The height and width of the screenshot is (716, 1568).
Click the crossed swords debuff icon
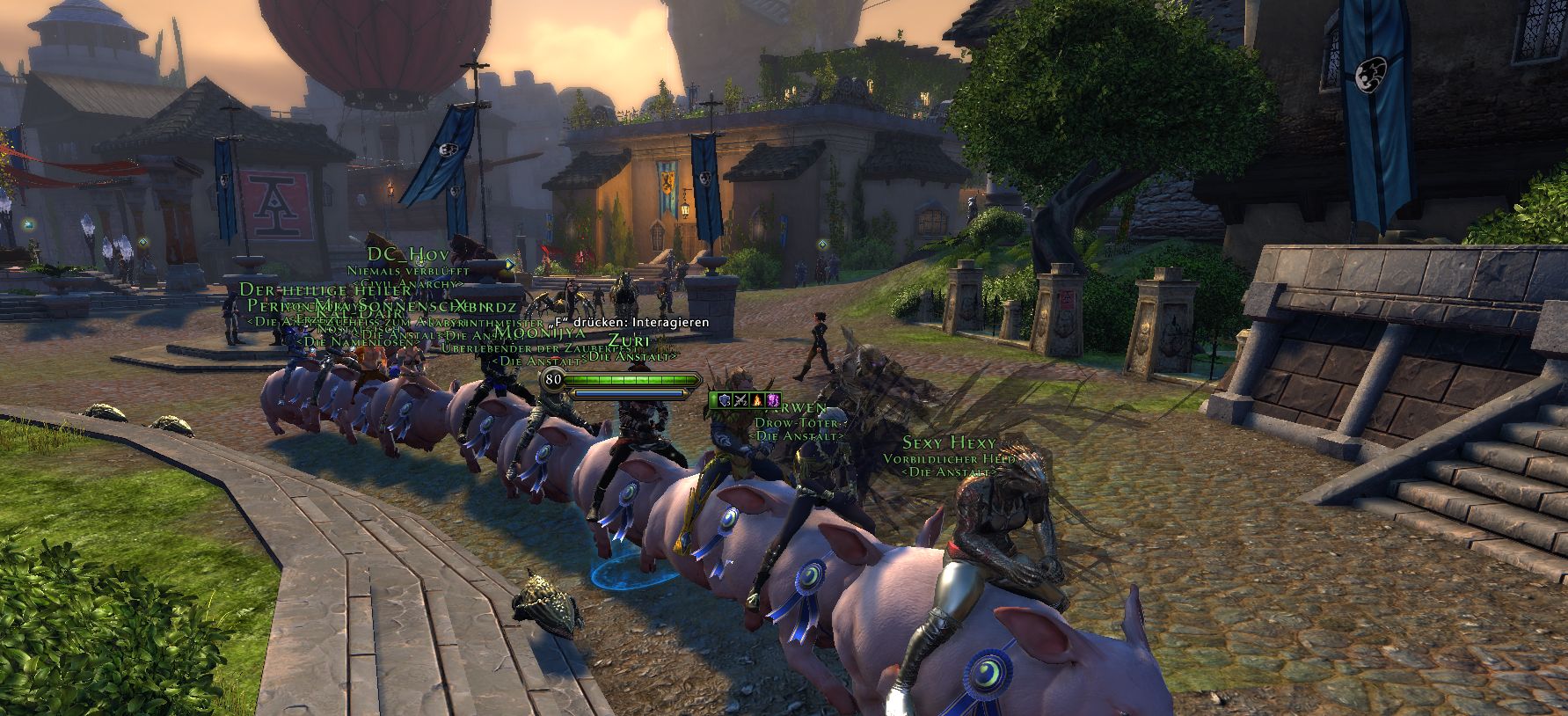click(740, 400)
